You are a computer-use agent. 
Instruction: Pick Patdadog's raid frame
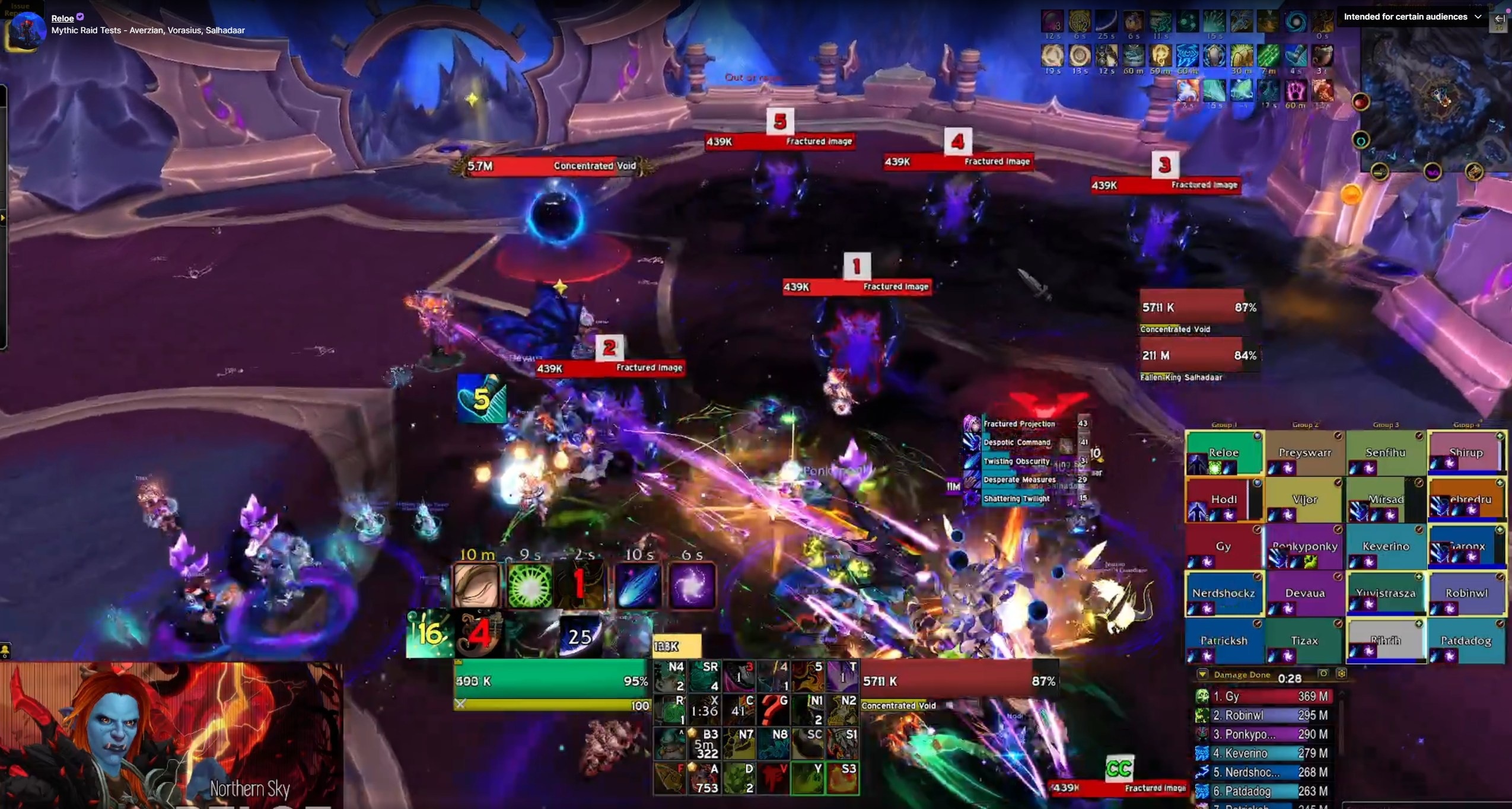coord(1466,641)
